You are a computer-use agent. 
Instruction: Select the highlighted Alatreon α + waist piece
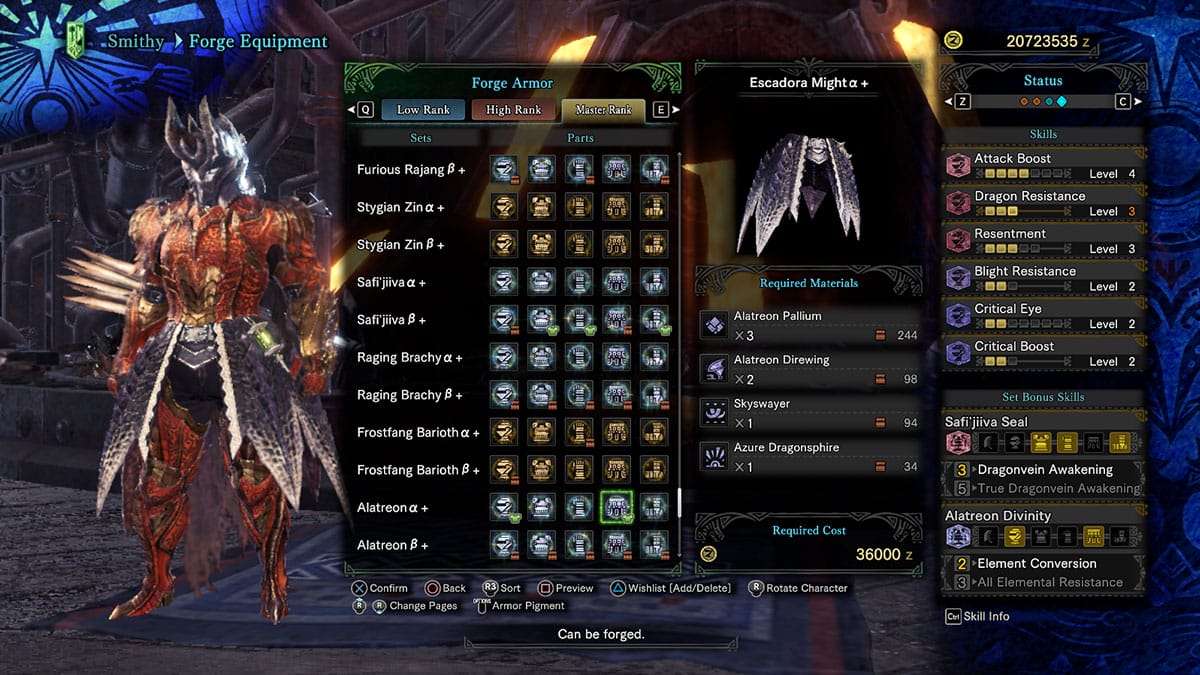pos(617,507)
